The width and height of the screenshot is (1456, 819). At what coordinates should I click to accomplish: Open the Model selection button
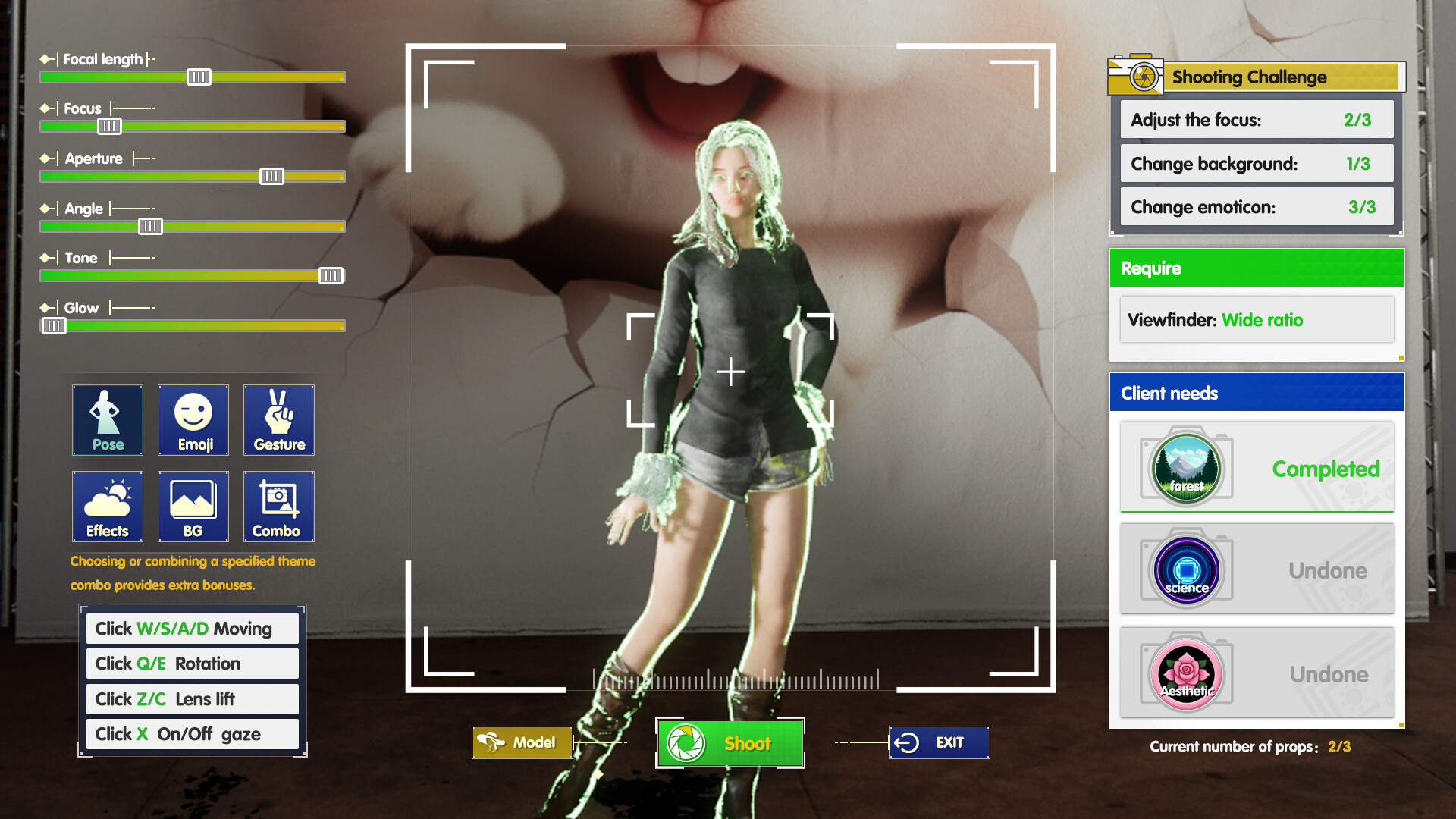[x=522, y=742]
